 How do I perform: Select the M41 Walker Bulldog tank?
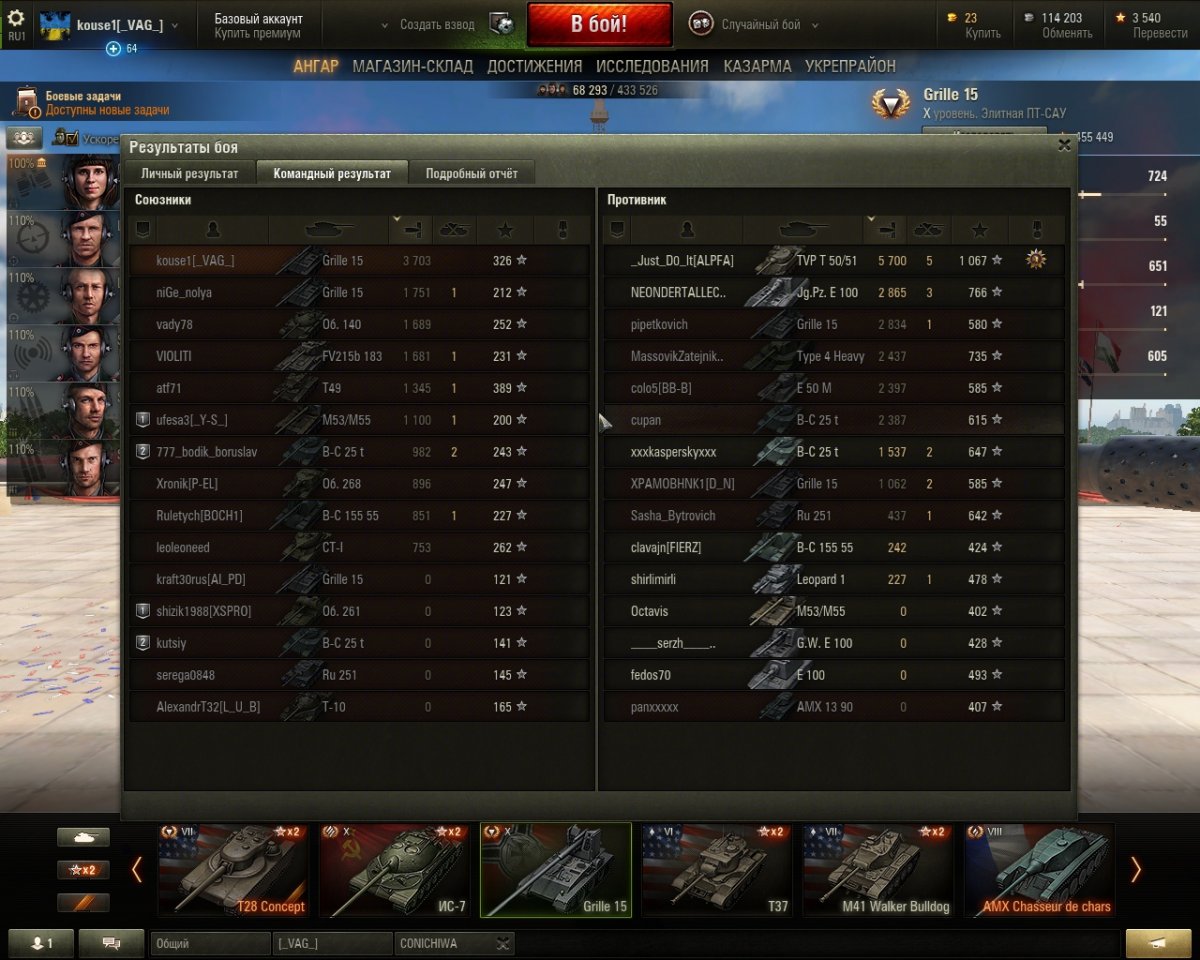pyautogui.click(x=878, y=869)
